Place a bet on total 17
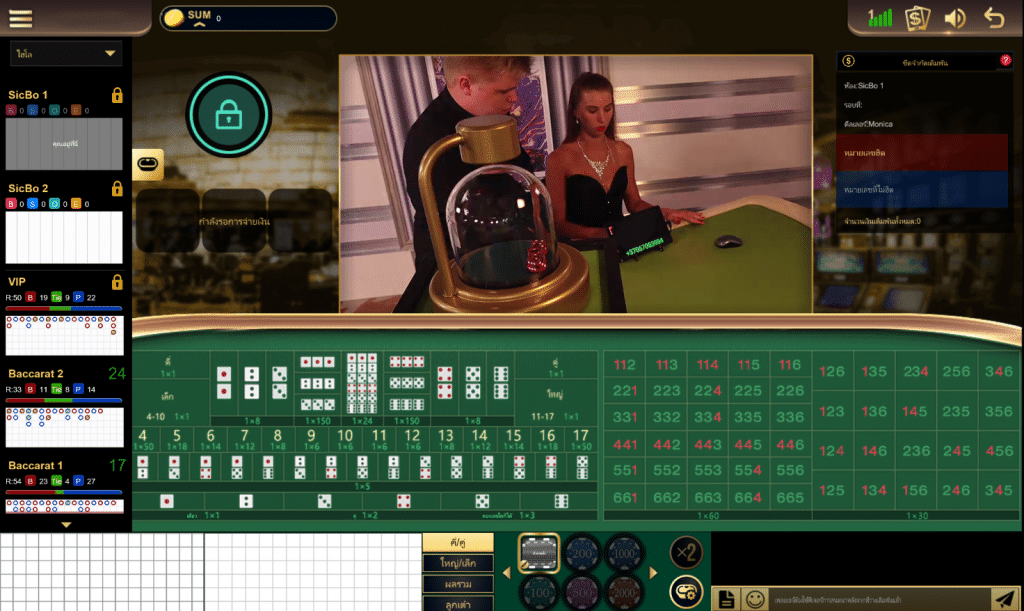Screen dimensions: 1024x611 (580, 441)
